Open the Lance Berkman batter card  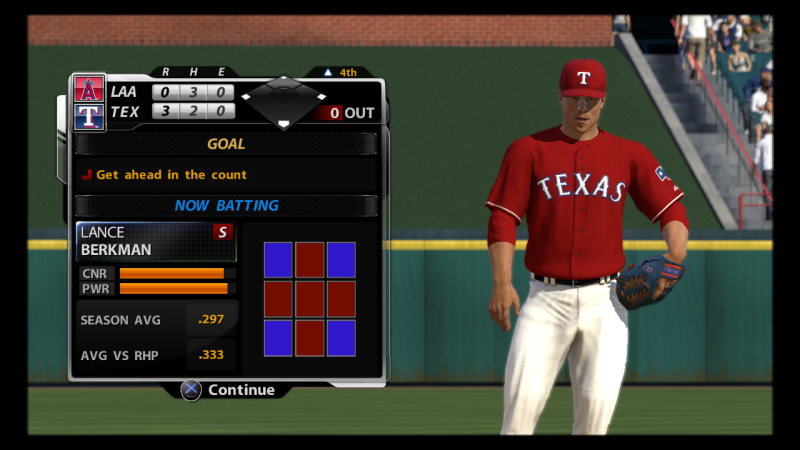click(x=156, y=241)
